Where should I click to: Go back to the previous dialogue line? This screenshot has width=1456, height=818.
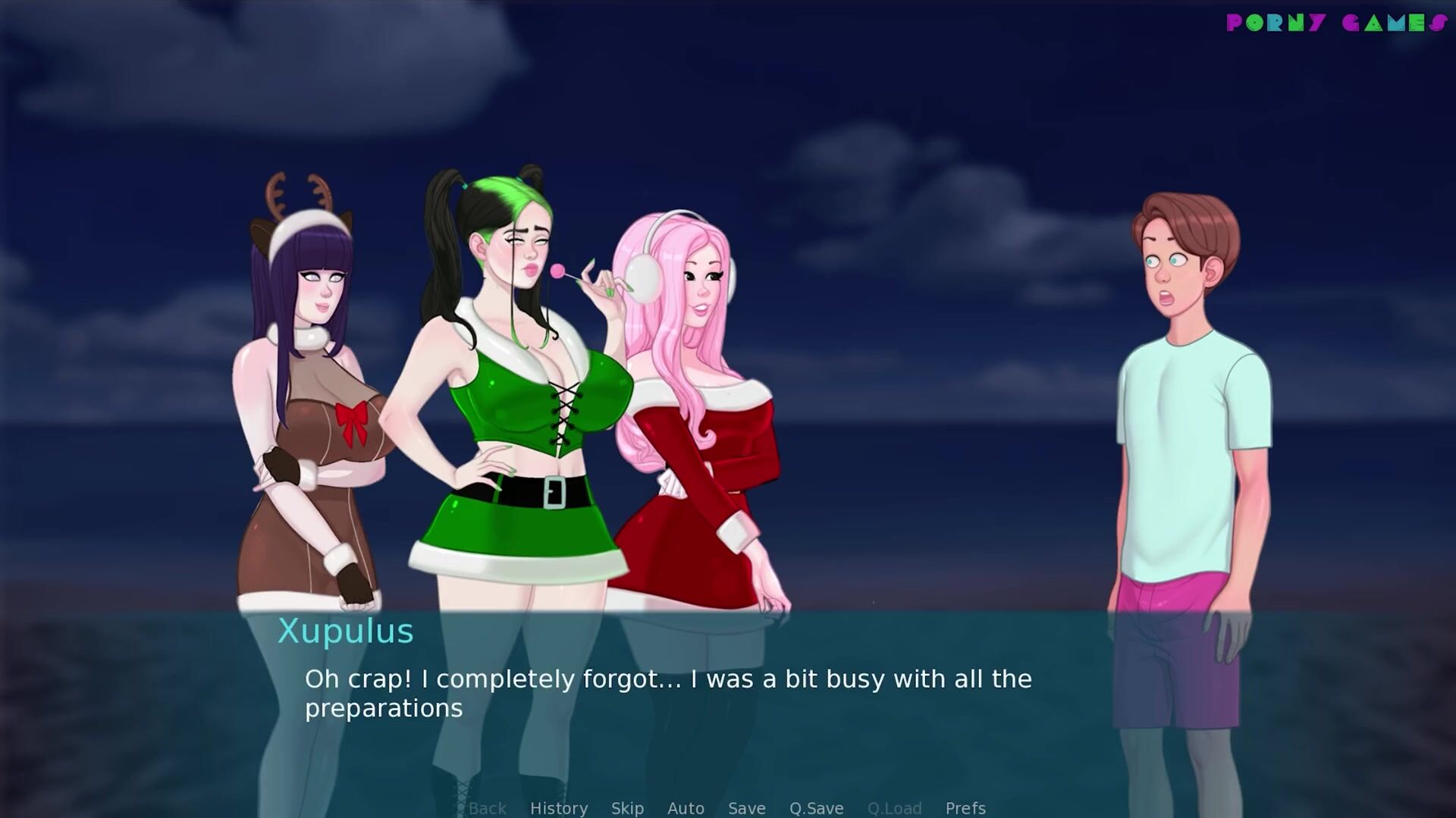tap(487, 808)
